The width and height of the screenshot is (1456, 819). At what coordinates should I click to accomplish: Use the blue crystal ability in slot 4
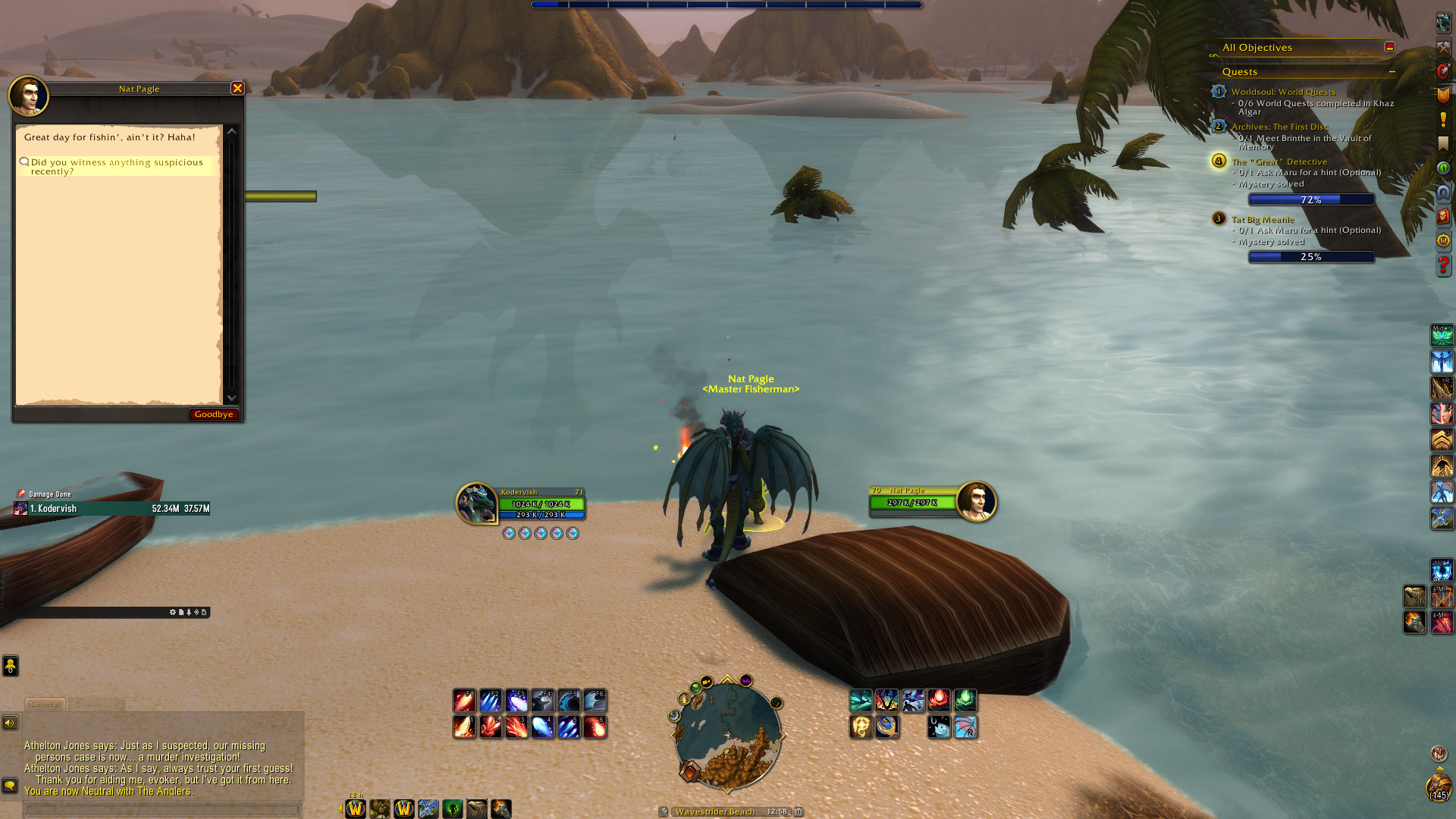pos(542,727)
